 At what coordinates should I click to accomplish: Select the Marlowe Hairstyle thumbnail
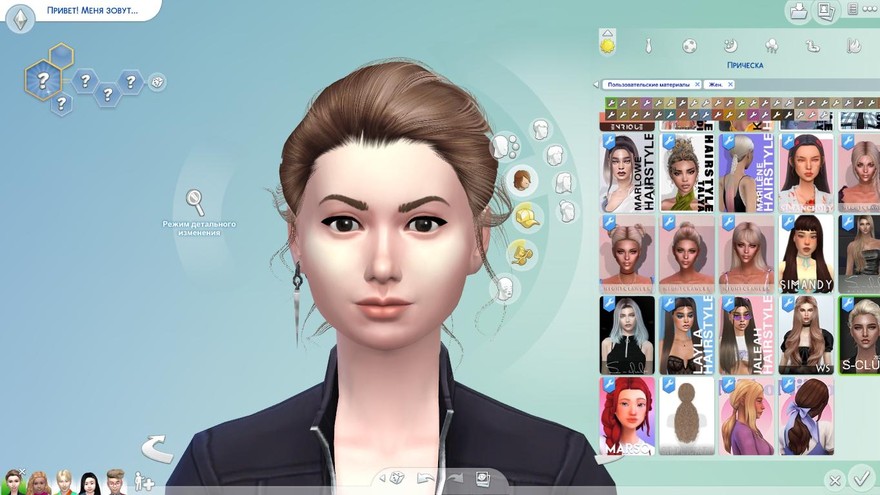(627, 171)
